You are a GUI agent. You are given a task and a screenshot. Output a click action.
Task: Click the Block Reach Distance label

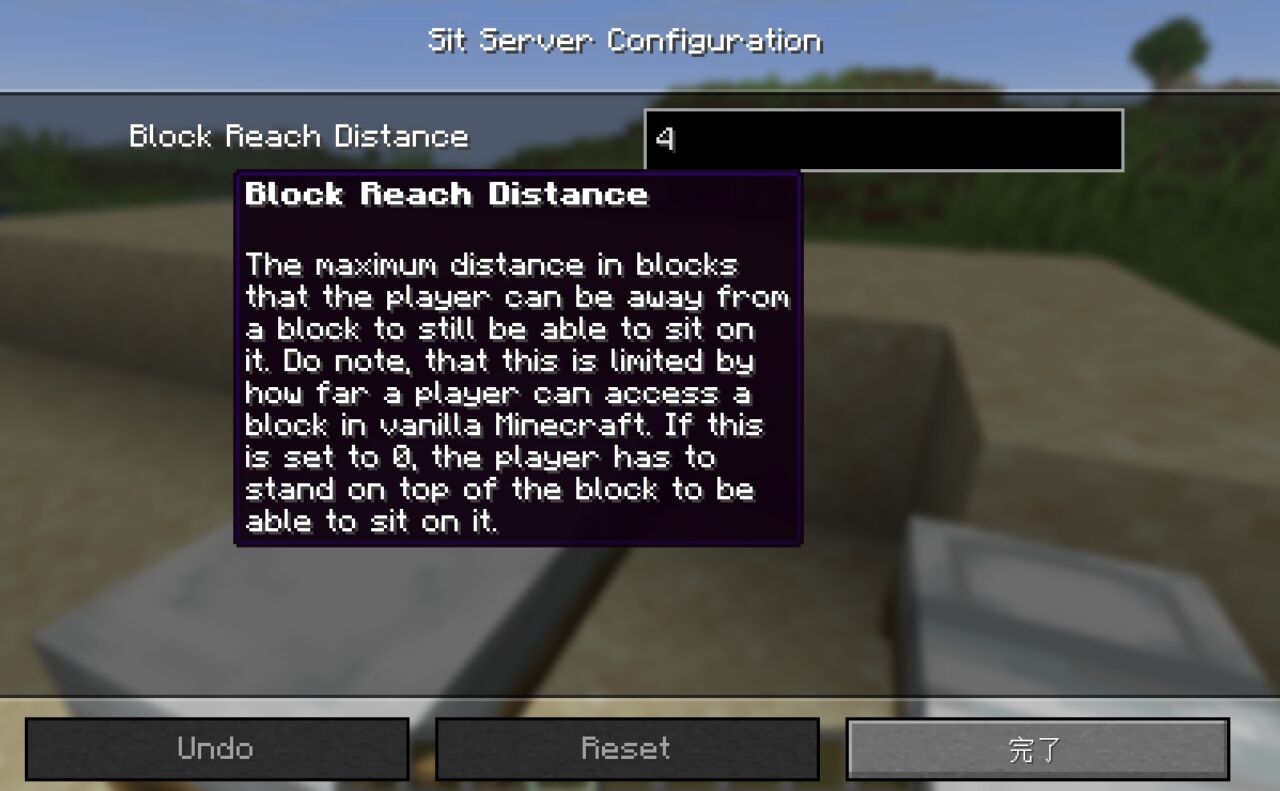coord(297,136)
